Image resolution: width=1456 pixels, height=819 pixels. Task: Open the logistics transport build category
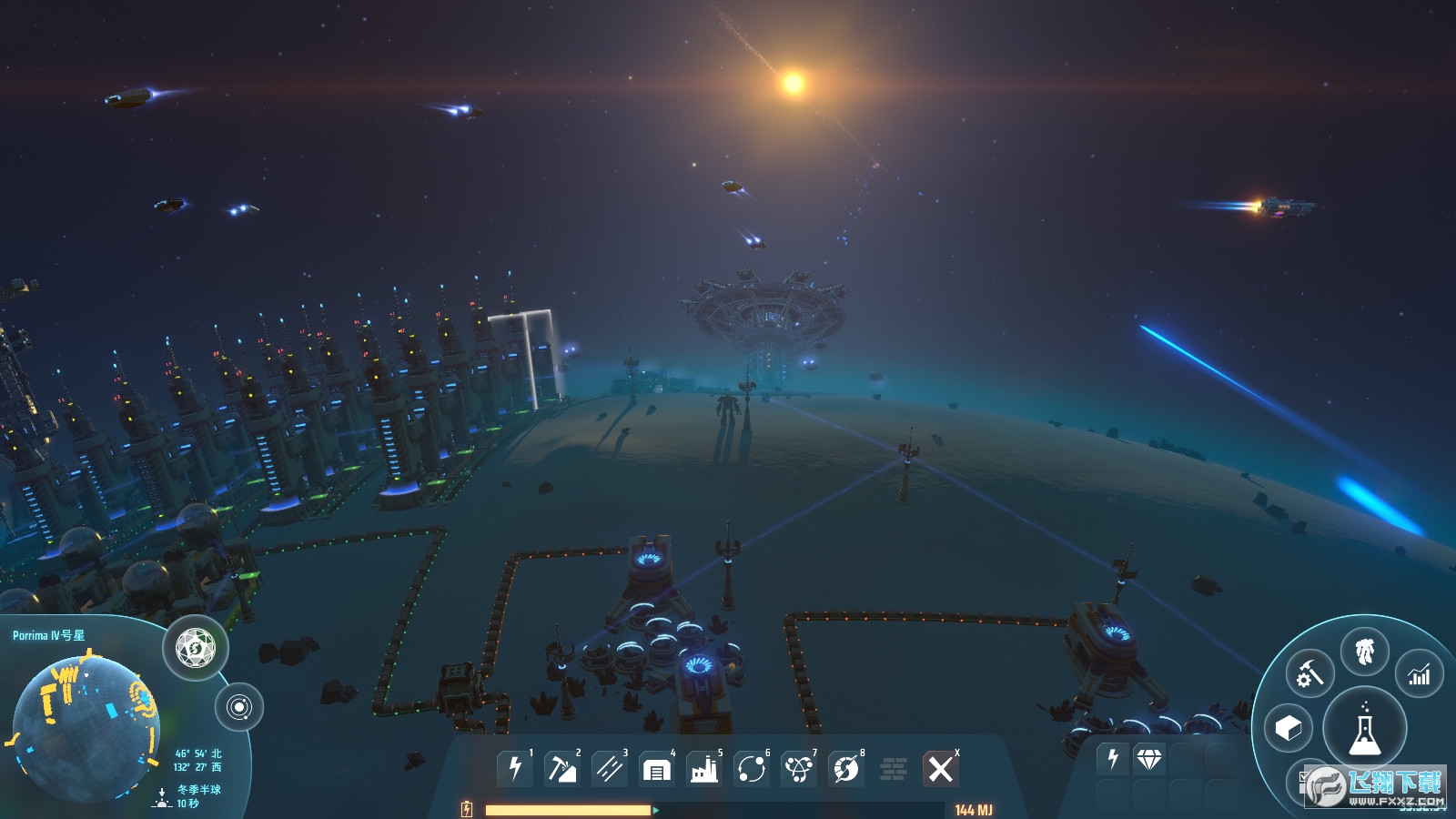752,769
